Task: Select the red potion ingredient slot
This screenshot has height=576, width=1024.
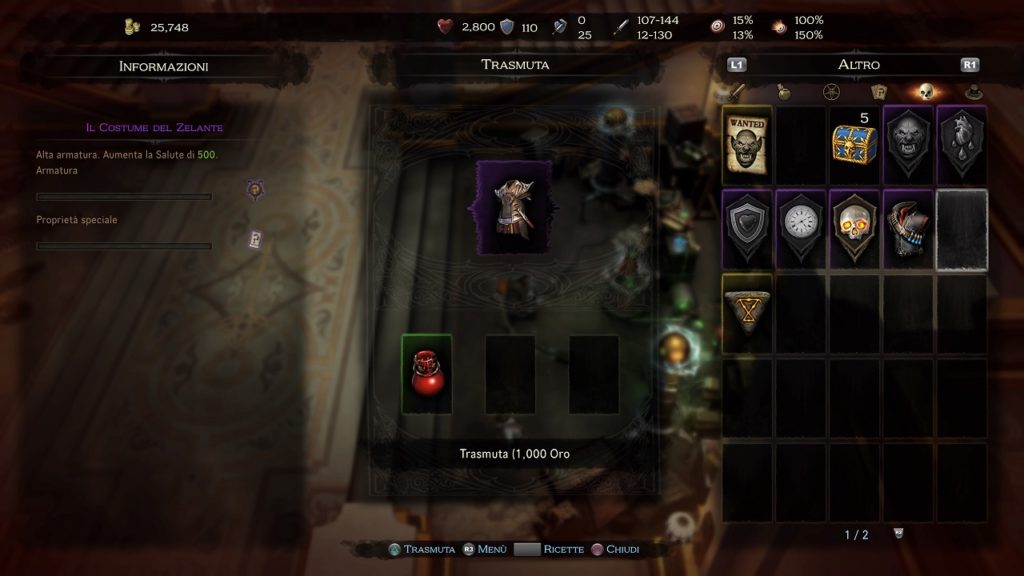Action: [x=427, y=373]
